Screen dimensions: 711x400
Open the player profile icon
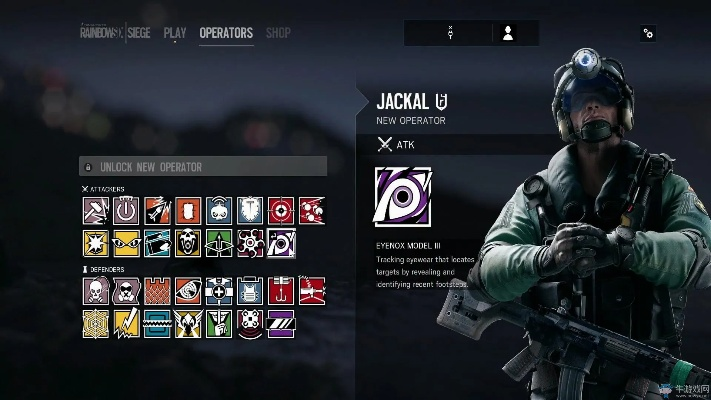(508, 33)
